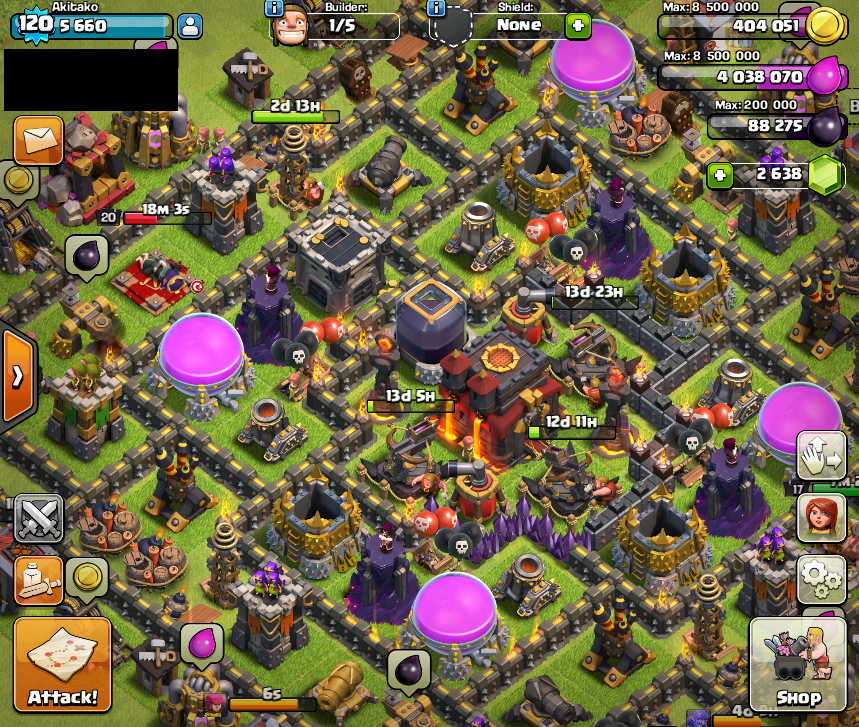
Task: Click the green plus next to Shield
Action: tap(578, 27)
